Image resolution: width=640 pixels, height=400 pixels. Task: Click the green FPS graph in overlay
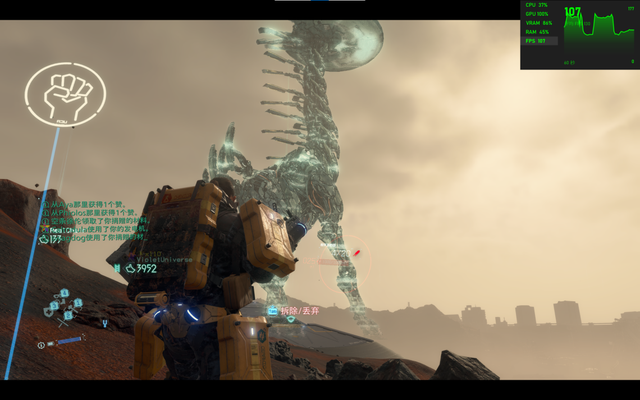600,35
